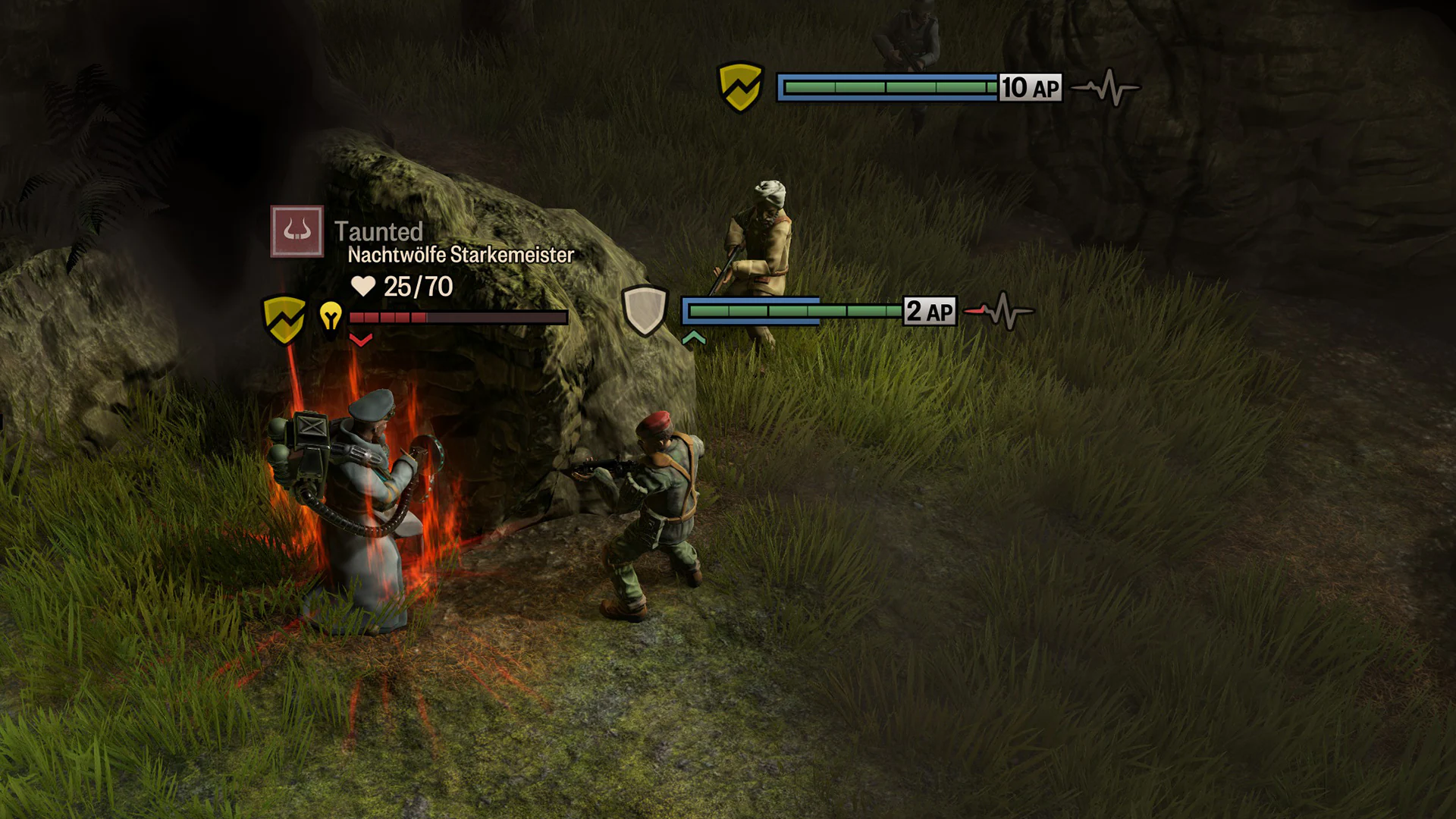1456x819 pixels.
Task: Expand the 2 AP indicator panel
Action: 928,310
